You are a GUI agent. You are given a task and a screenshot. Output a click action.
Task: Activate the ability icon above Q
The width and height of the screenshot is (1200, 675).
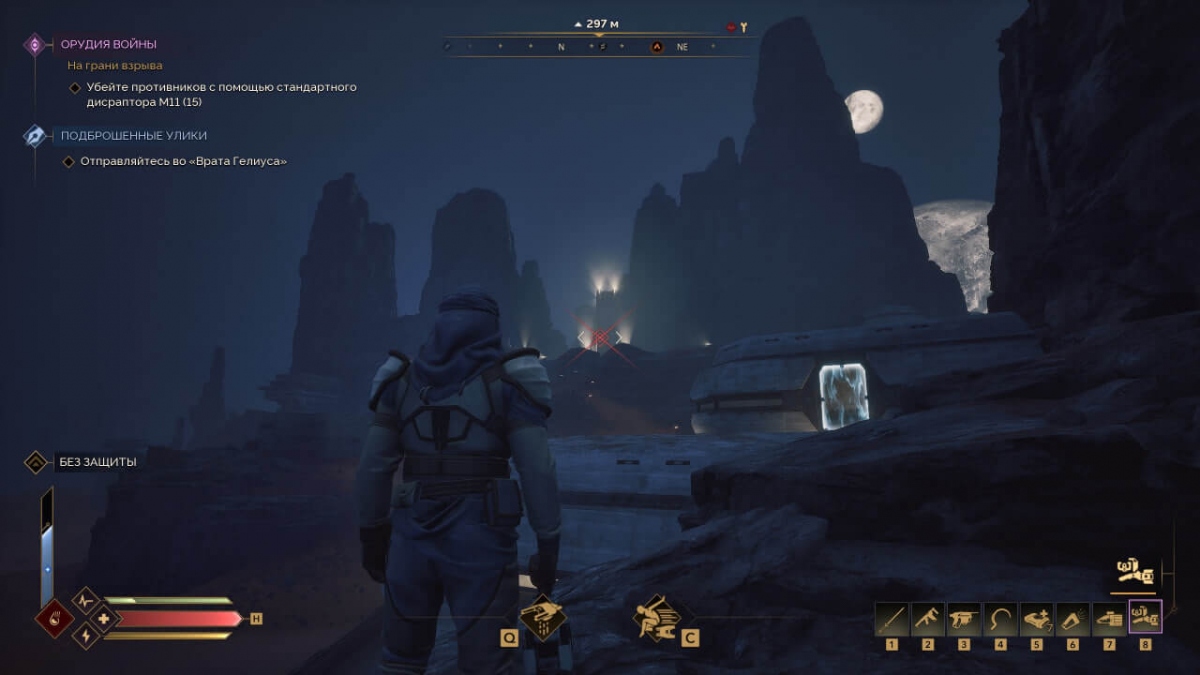click(543, 616)
